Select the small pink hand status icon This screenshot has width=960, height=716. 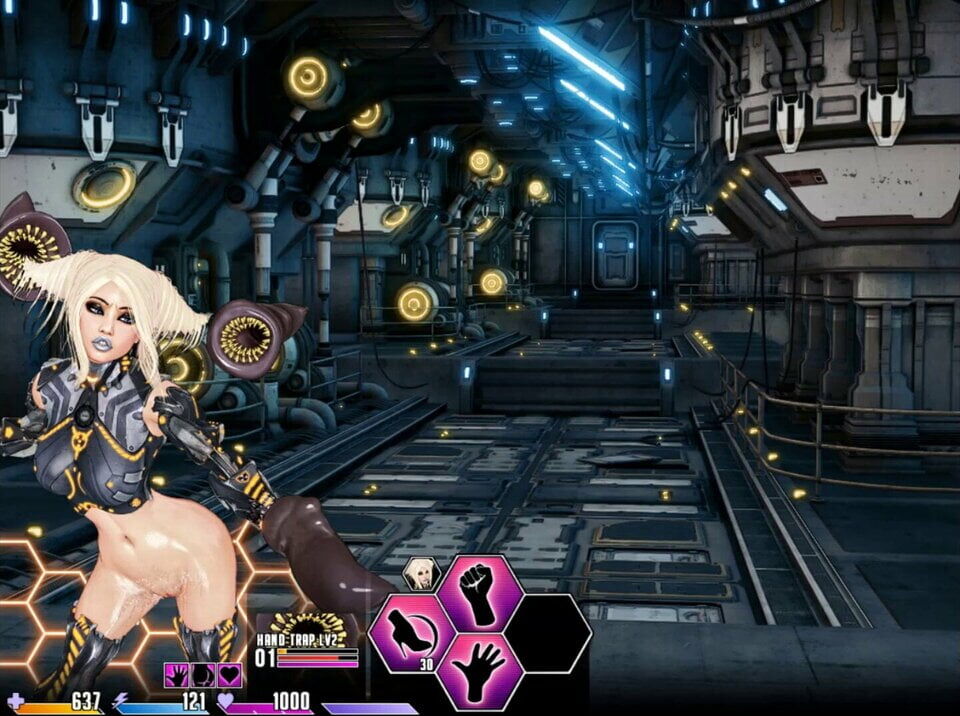click(176, 675)
